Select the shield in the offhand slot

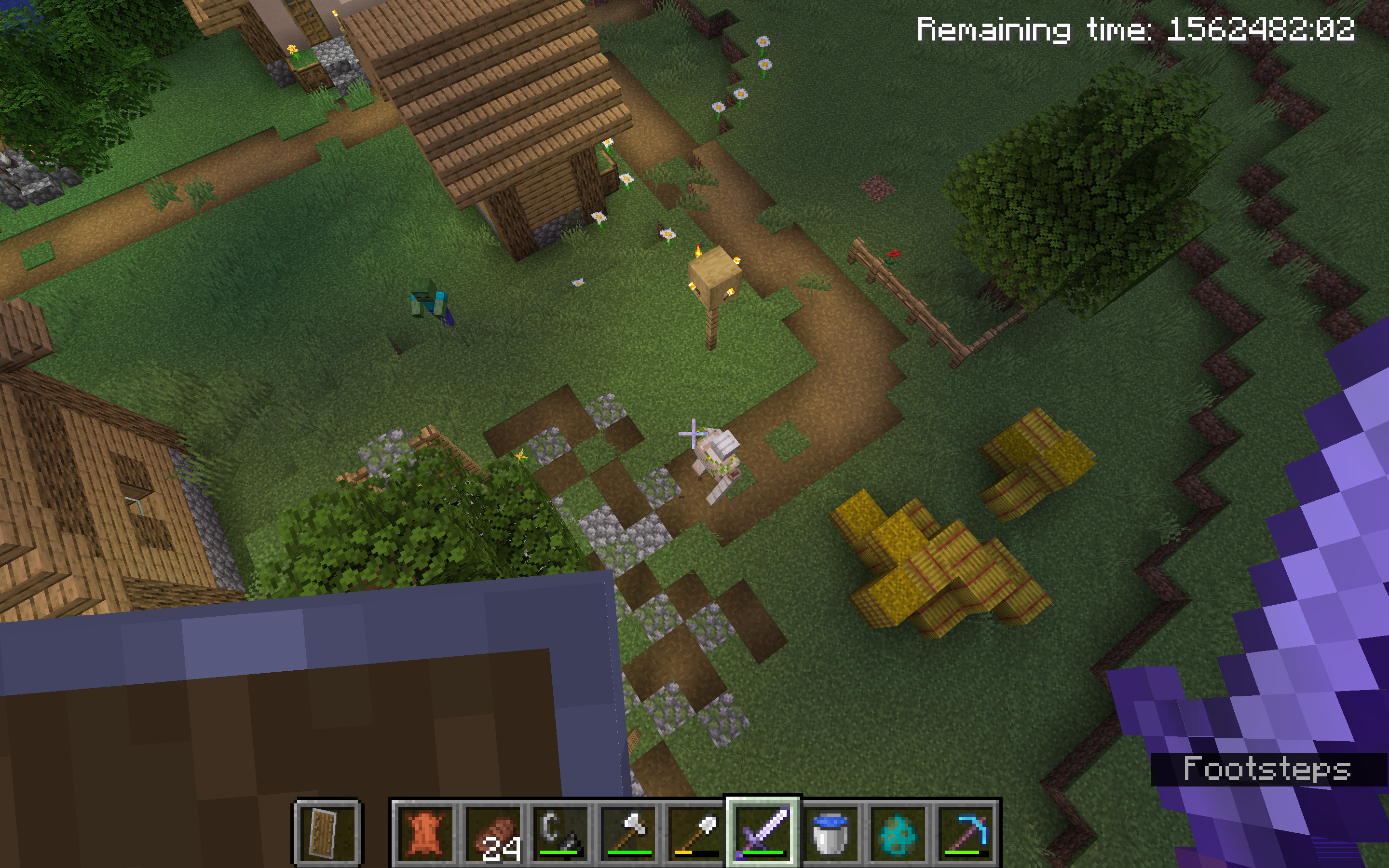[327, 832]
